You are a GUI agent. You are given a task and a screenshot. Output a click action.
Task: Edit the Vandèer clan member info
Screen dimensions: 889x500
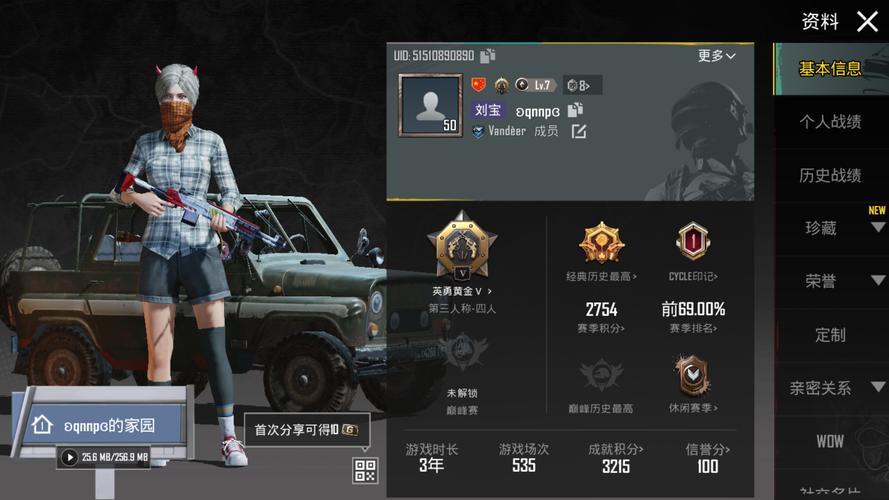point(578,131)
